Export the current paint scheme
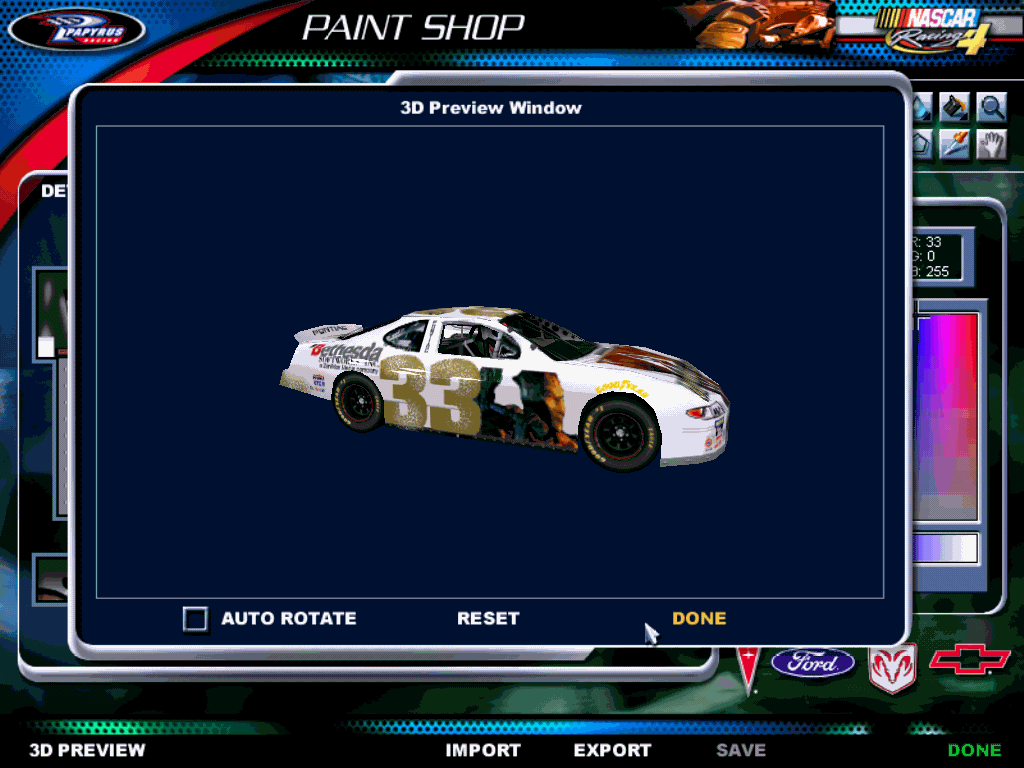The height and width of the screenshot is (768, 1024). pyautogui.click(x=612, y=750)
